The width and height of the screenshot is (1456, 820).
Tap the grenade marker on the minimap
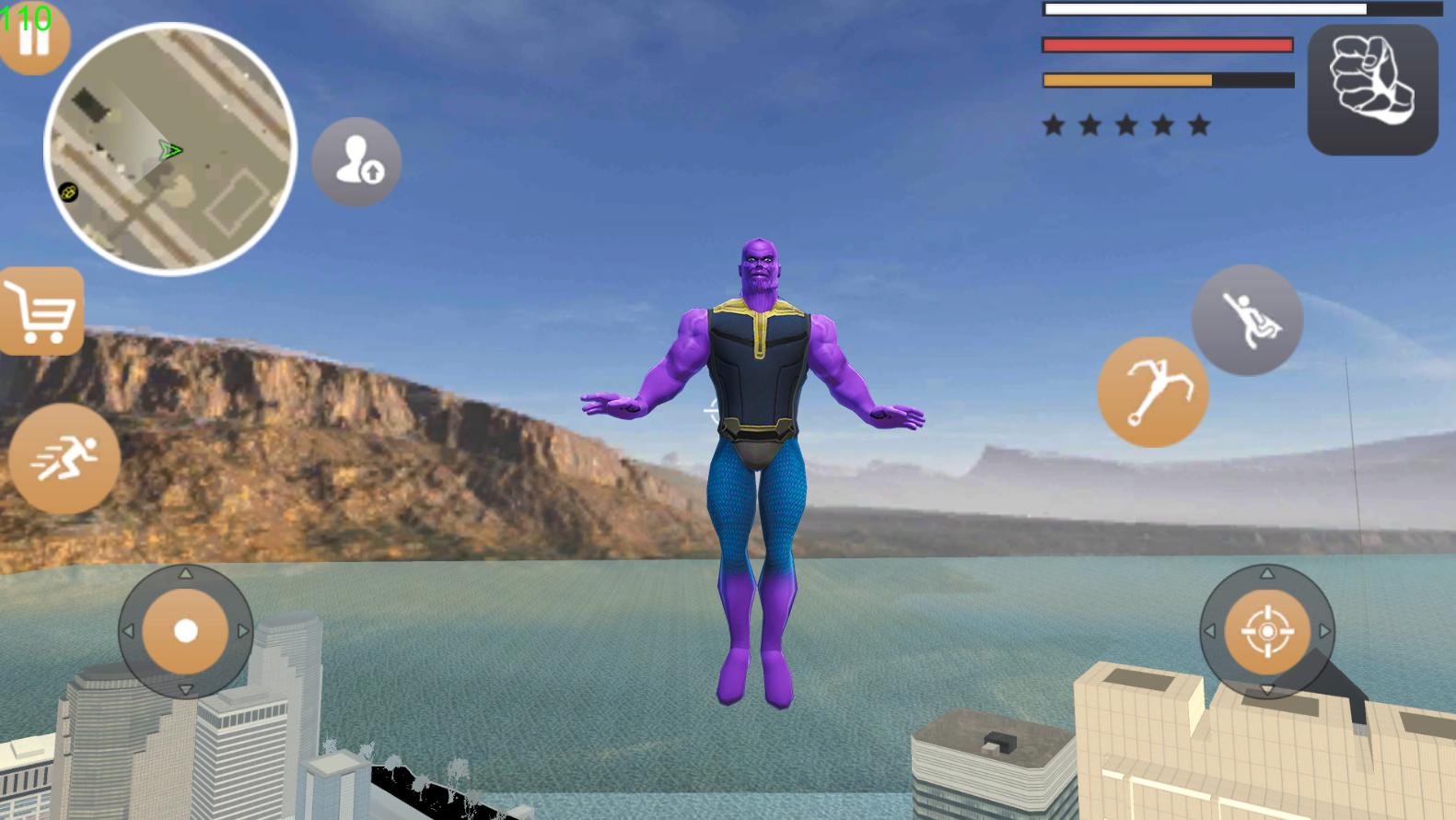coord(69,193)
